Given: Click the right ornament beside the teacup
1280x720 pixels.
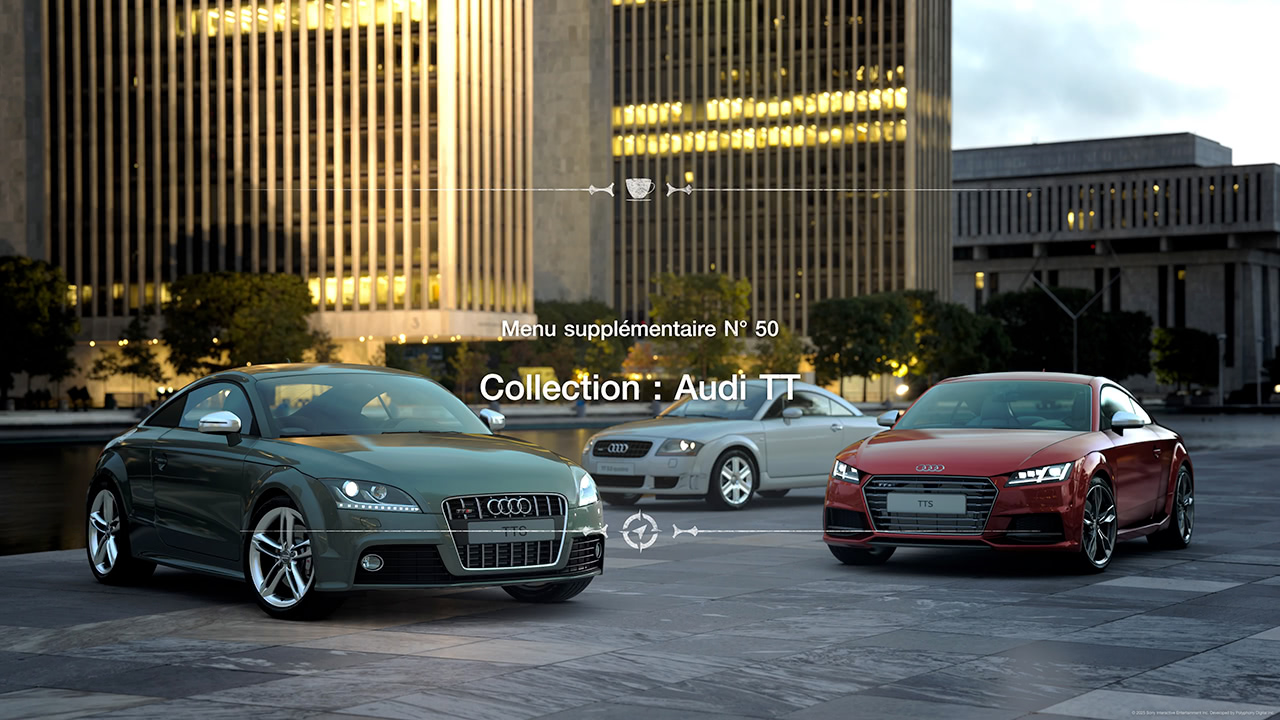Looking at the screenshot, I should click(678, 188).
